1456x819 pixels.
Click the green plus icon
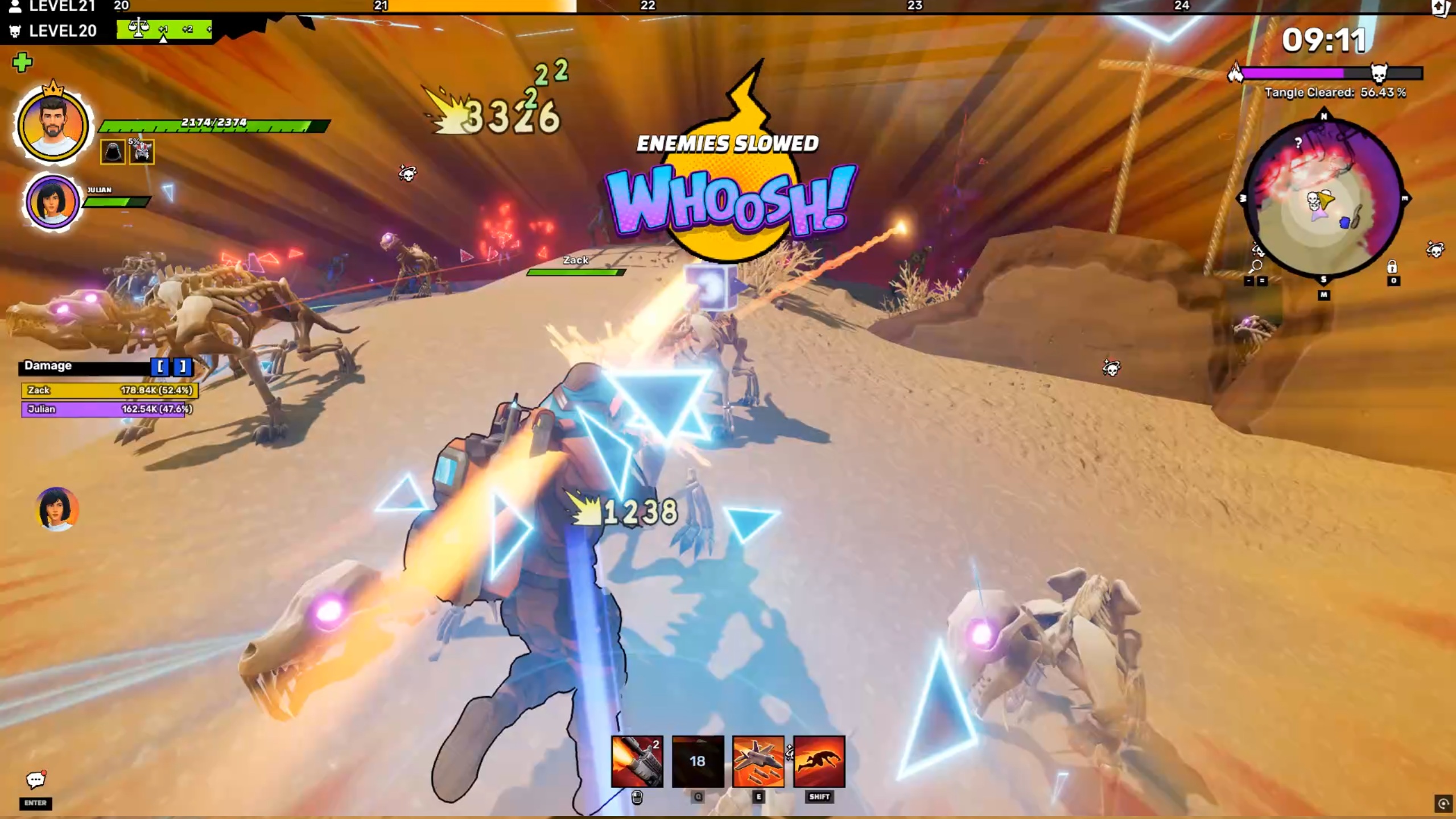22,62
